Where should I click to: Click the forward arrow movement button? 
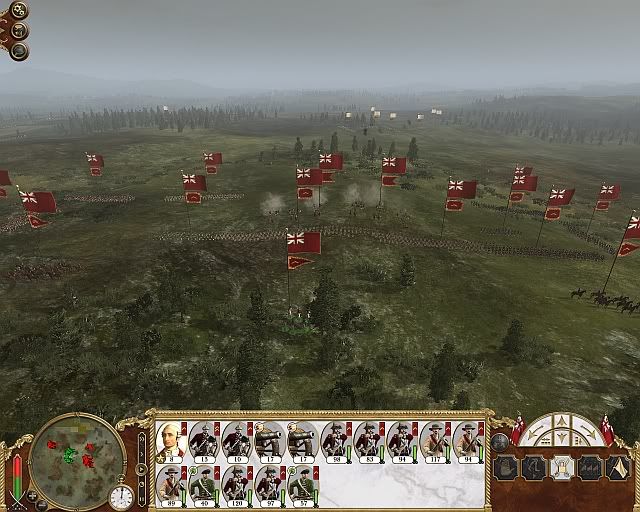tap(560, 421)
